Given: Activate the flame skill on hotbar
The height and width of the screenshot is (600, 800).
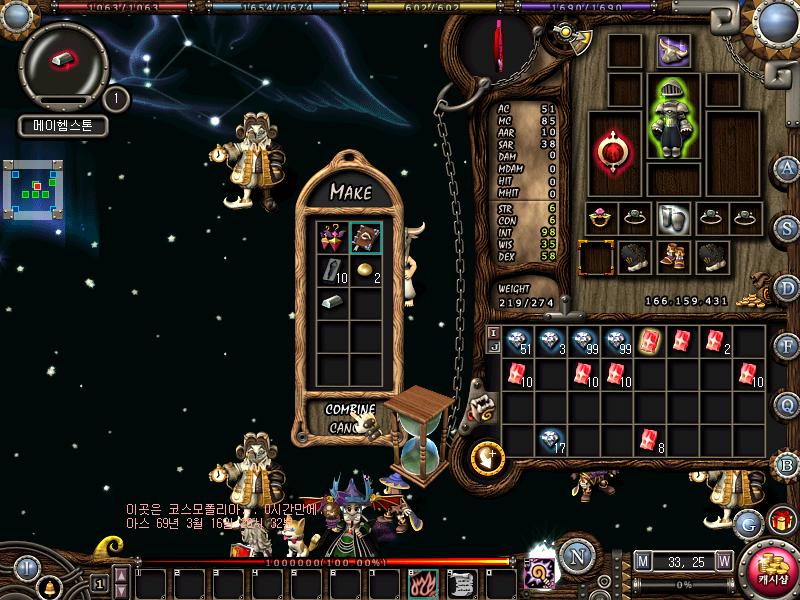Looking at the screenshot, I should coord(419,581).
